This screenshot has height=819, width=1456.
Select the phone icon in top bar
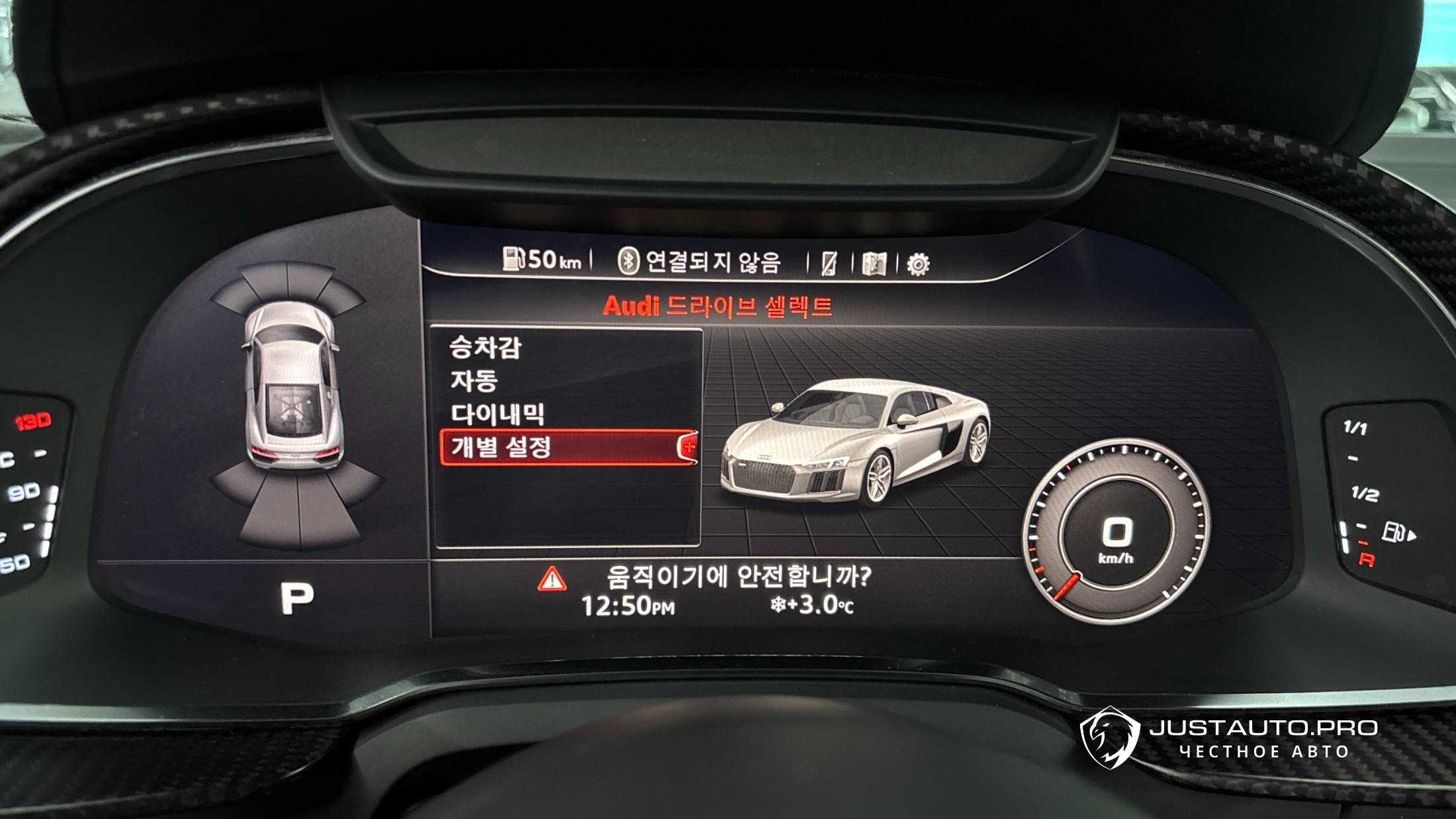click(x=829, y=264)
